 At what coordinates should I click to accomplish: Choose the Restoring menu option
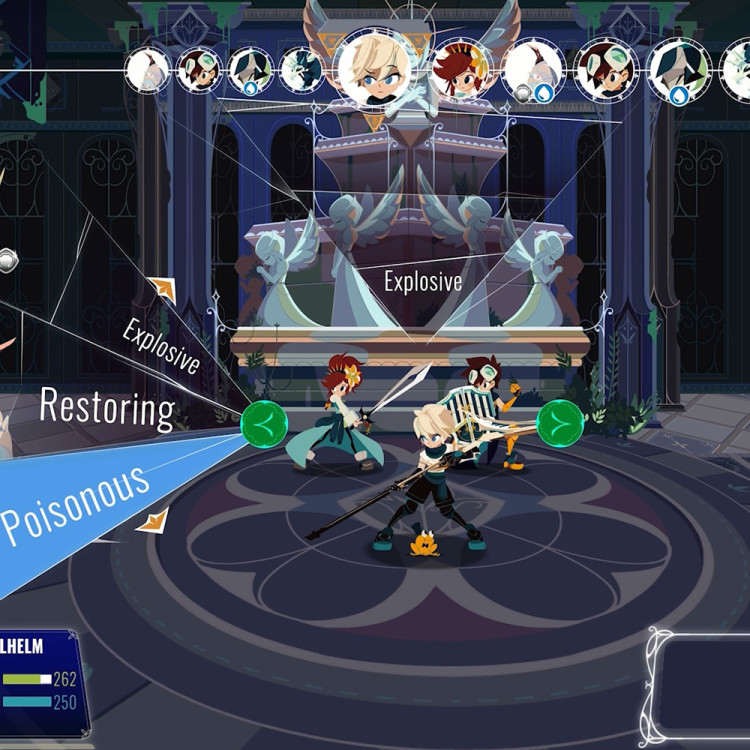tap(107, 408)
